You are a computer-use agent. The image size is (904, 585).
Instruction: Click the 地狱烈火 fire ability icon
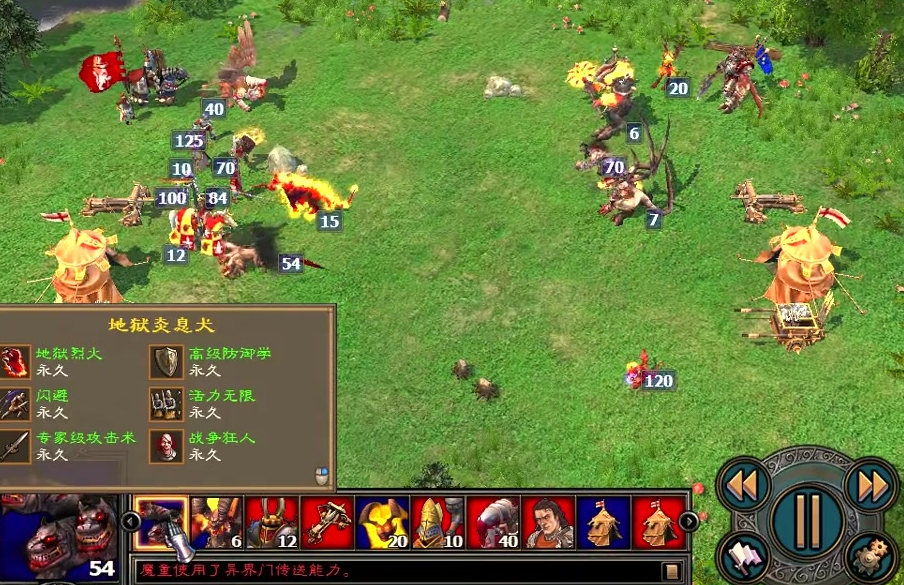(14, 361)
